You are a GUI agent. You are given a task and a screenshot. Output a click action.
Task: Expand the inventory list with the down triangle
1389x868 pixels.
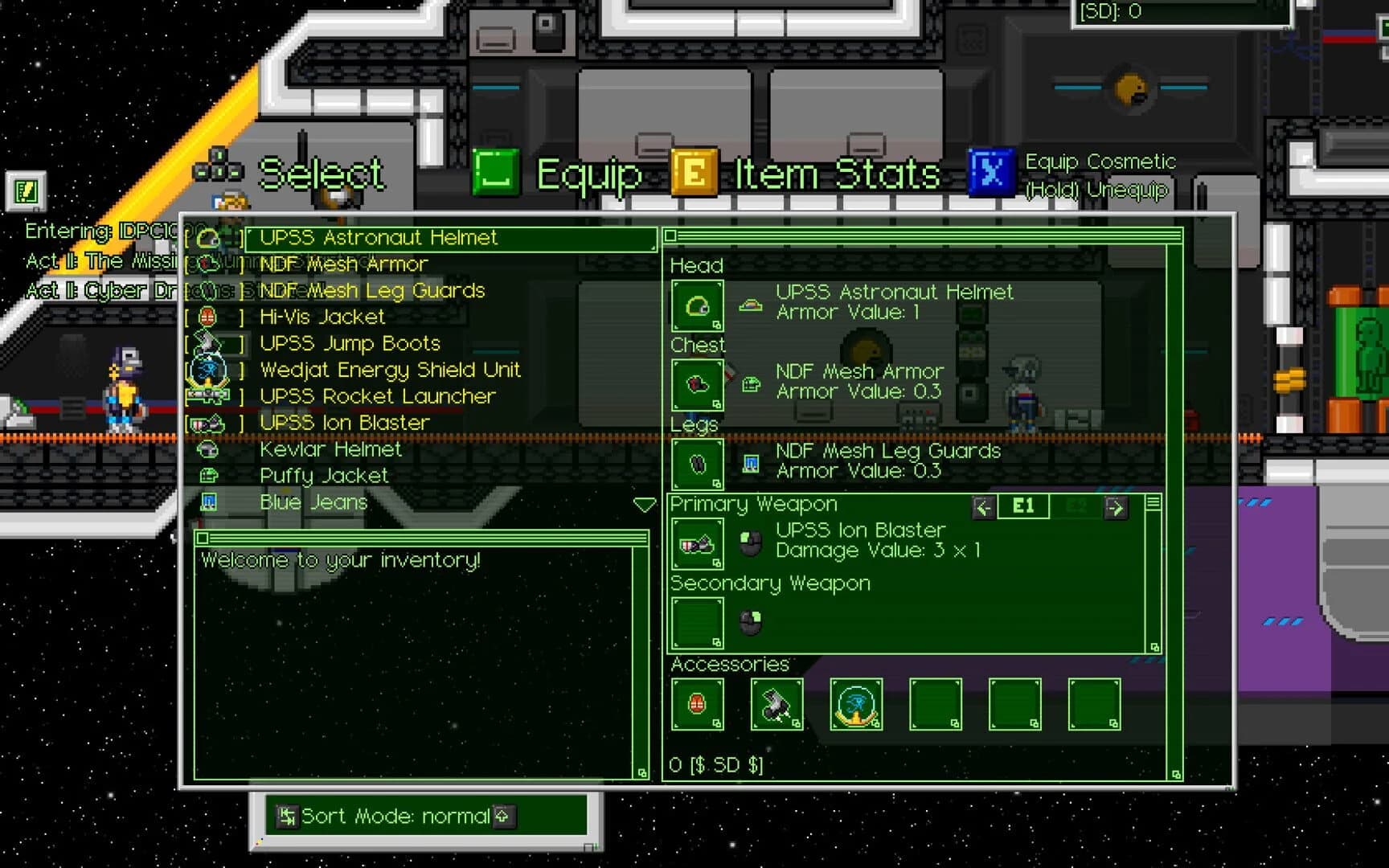click(644, 504)
